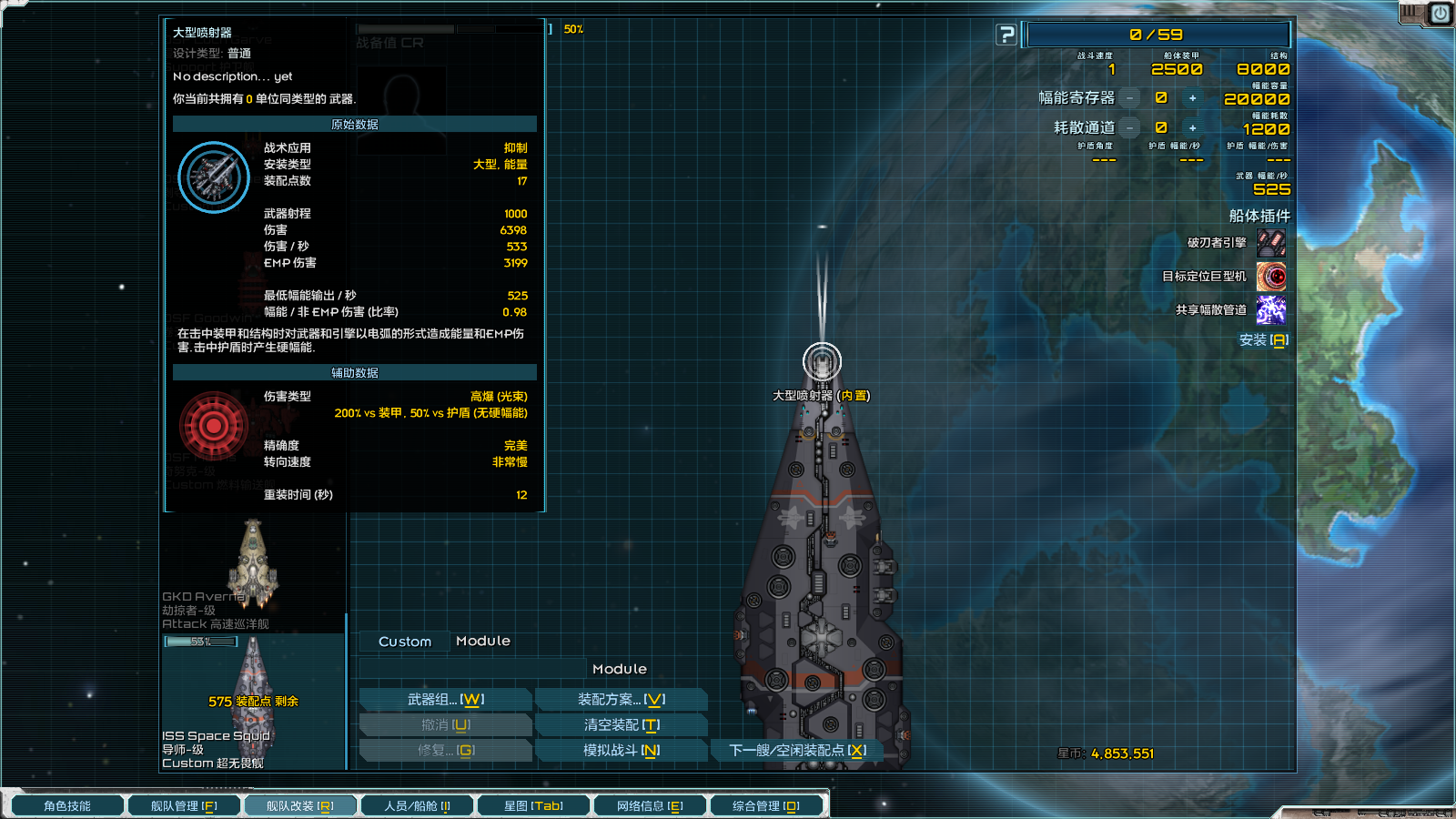The width and height of the screenshot is (1456, 819).
Task: Open the Fleet Management tab
Action: [x=184, y=806]
